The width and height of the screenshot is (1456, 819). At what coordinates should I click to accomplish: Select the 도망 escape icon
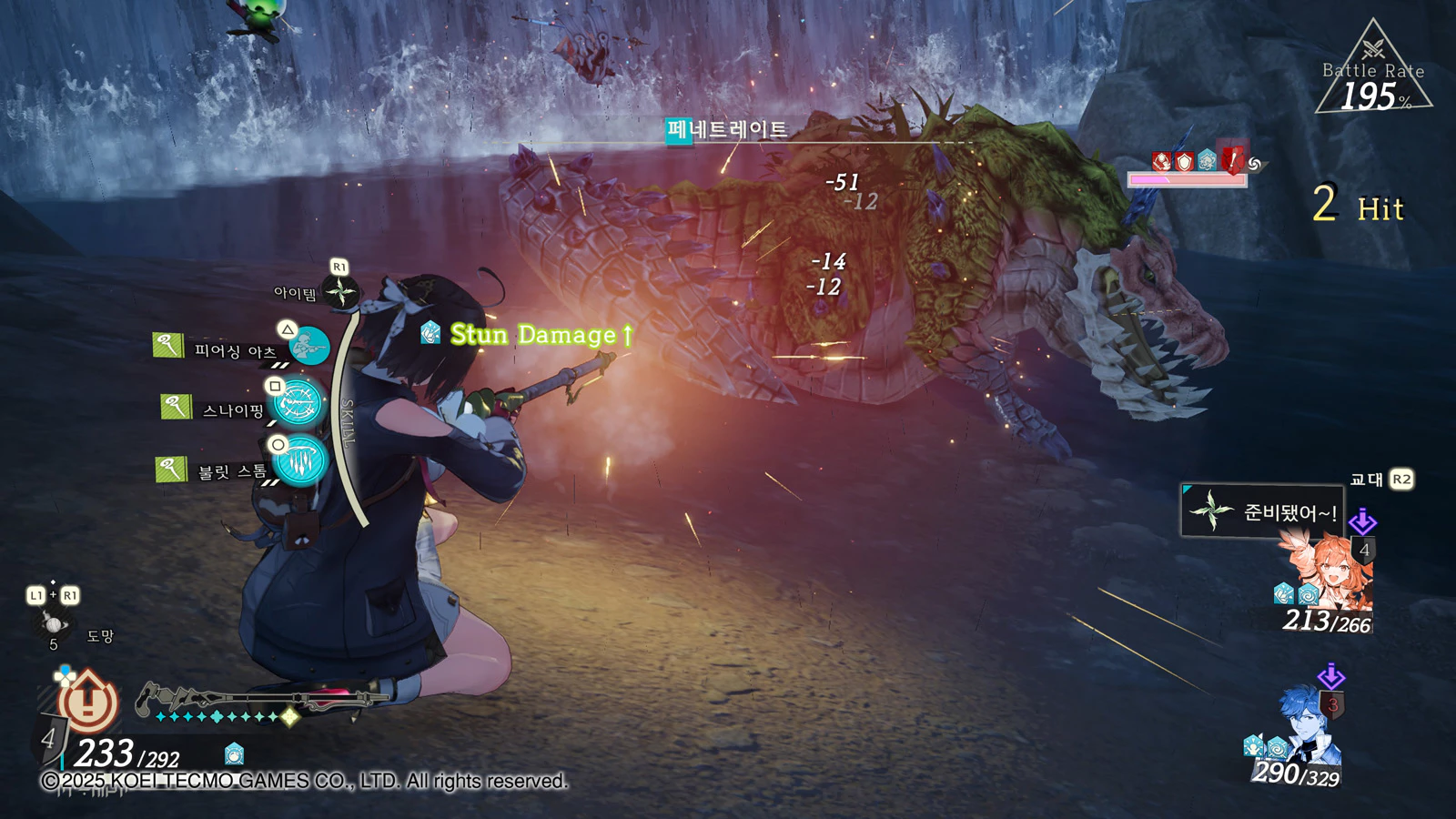click(x=53, y=624)
